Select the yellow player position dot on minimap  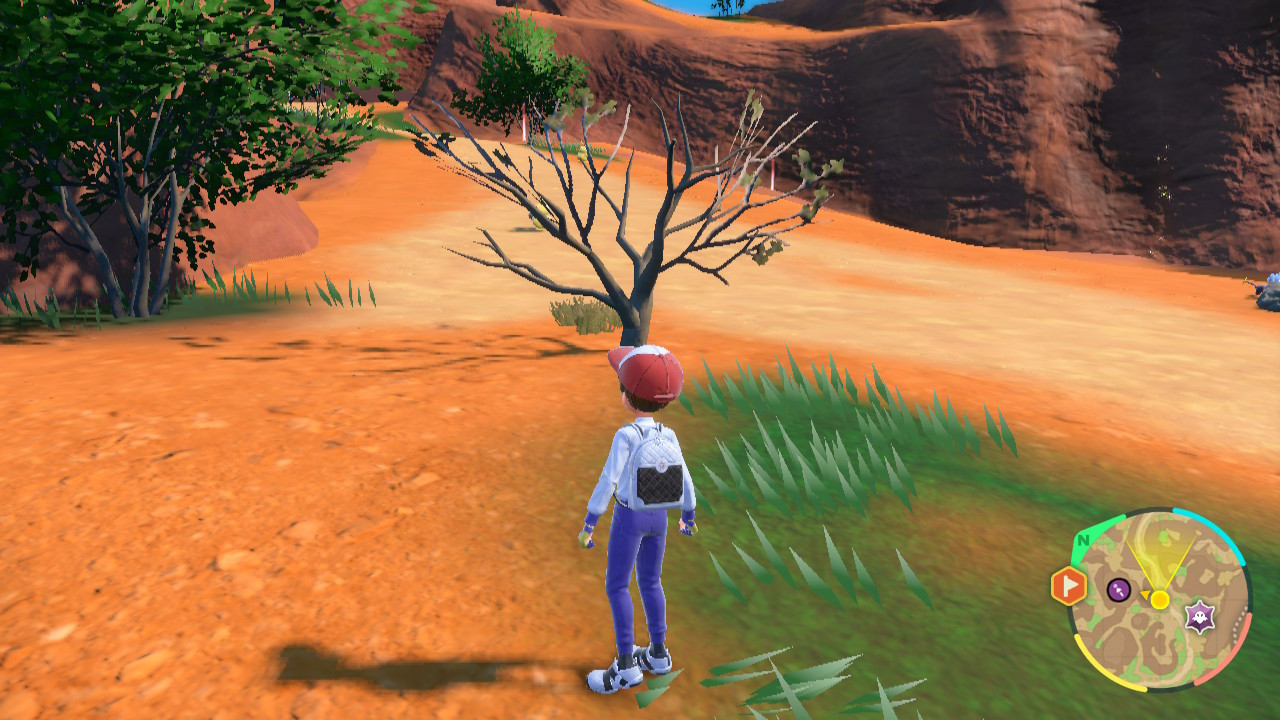click(1160, 598)
